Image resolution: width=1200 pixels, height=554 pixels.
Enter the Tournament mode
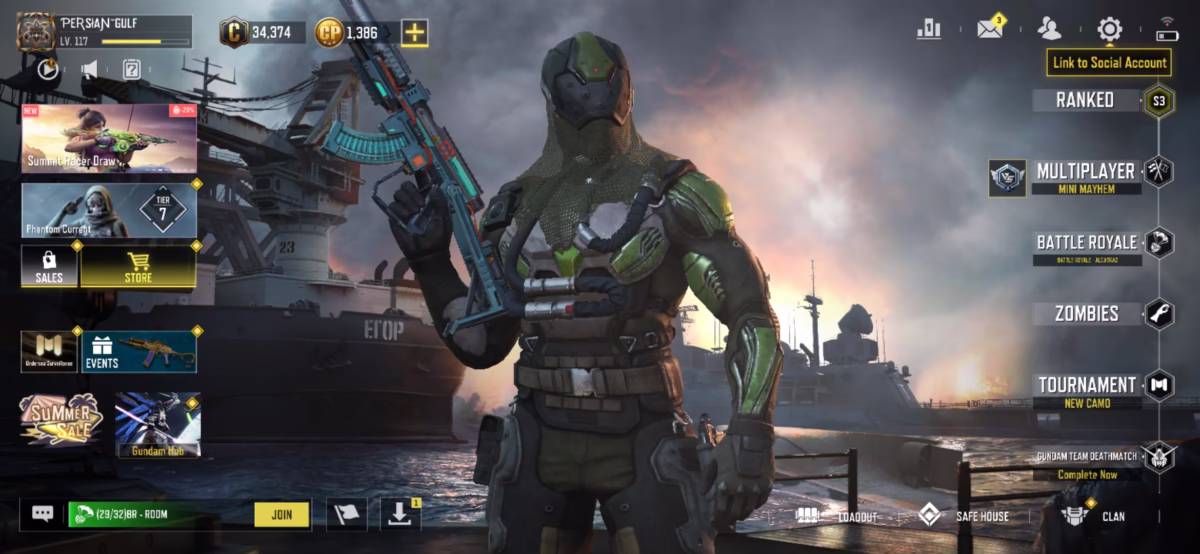tap(1086, 389)
